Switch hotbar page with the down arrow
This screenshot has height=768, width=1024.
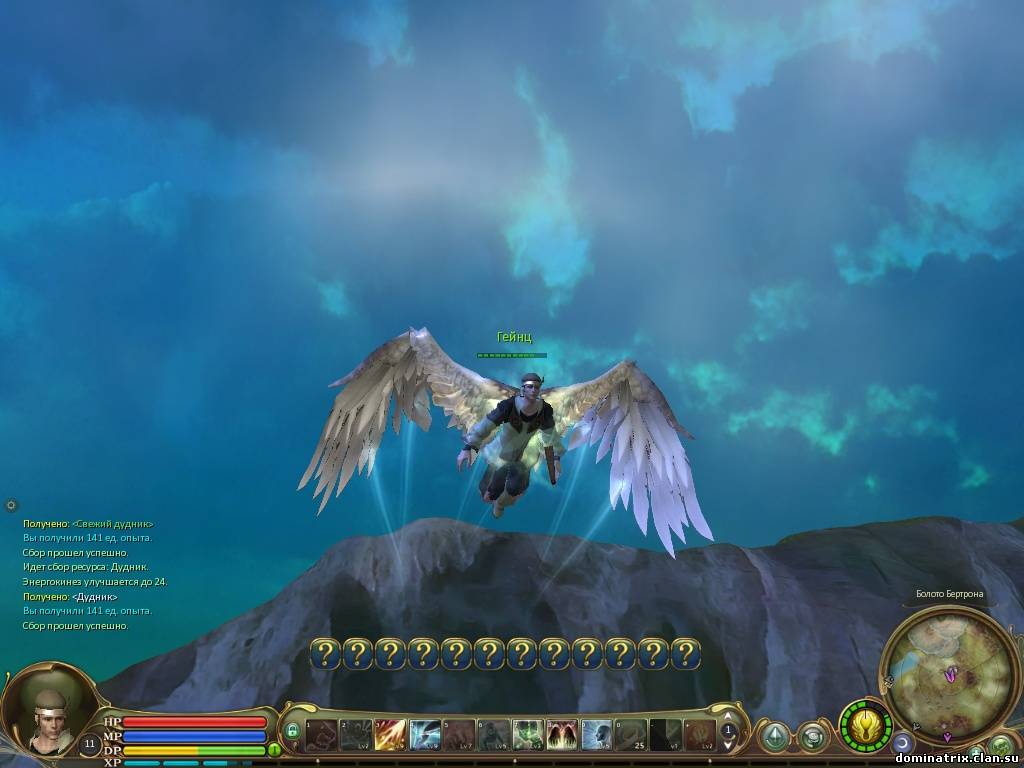(x=729, y=746)
